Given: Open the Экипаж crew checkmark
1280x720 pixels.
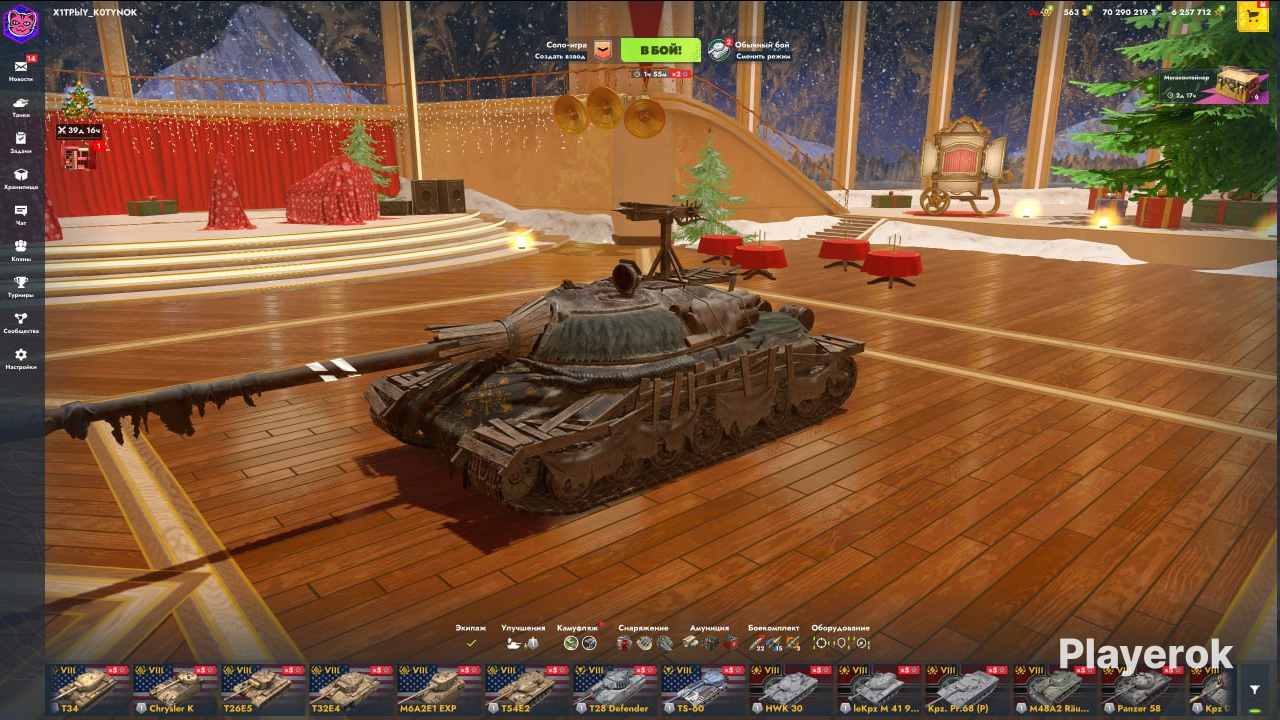Looking at the screenshot, I should click(471, 643).
